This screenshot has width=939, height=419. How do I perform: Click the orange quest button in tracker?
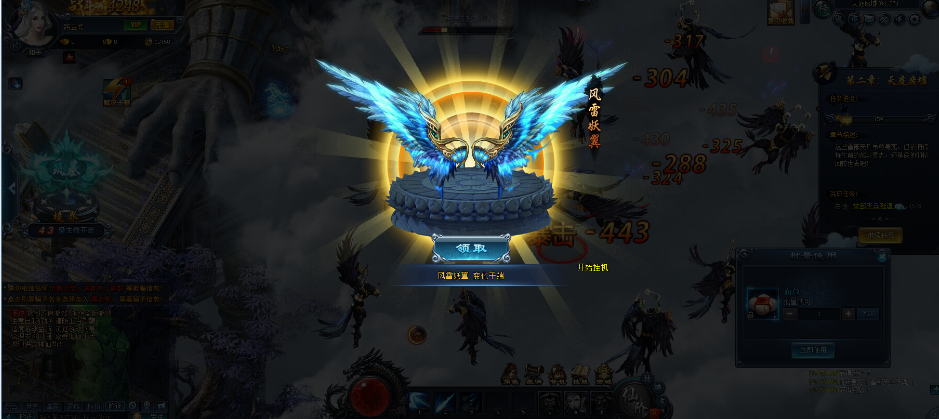(x=879, y=236)
